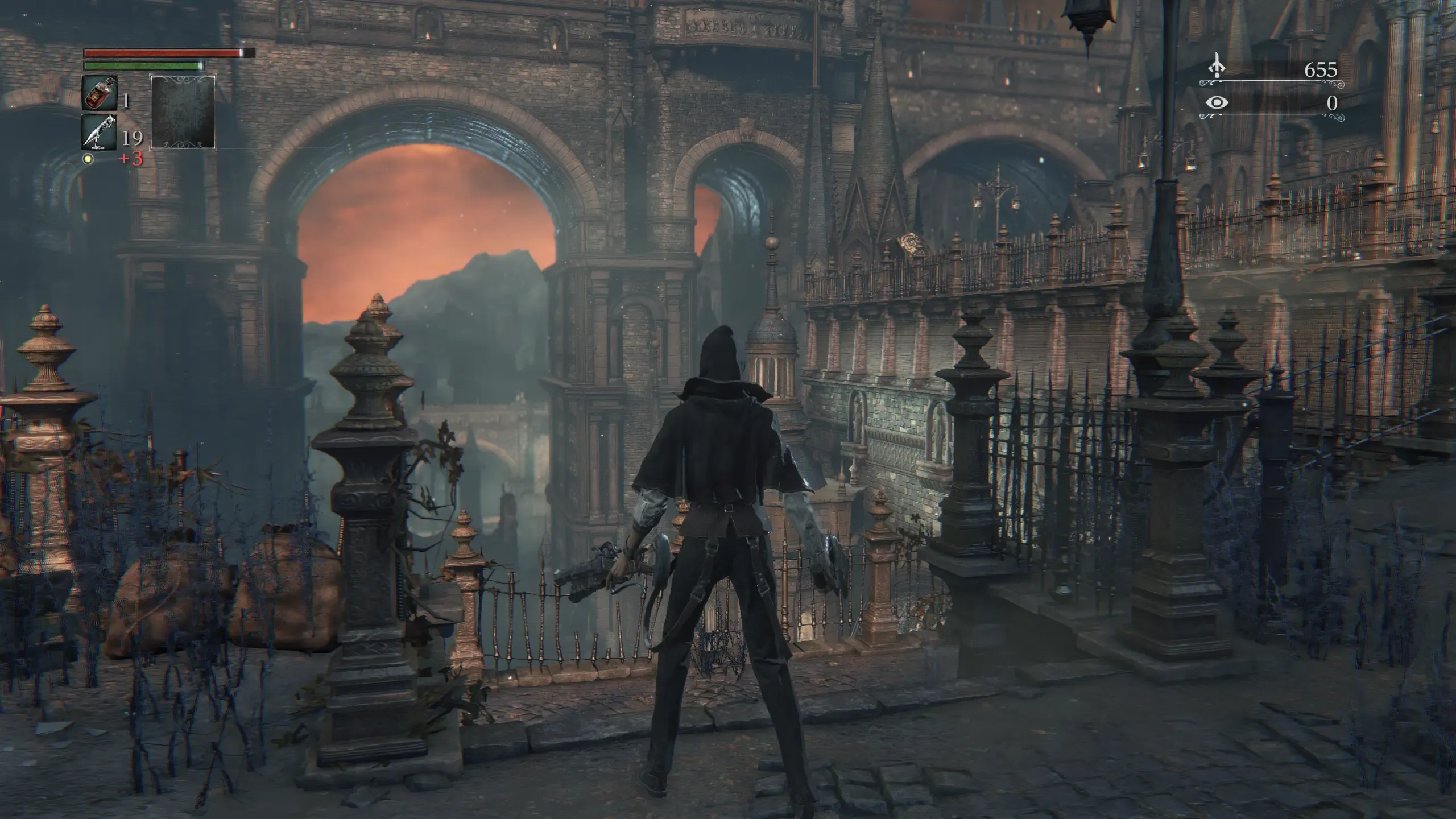
Task: Click the Insight eye icon
Action: pos(1216,102)
